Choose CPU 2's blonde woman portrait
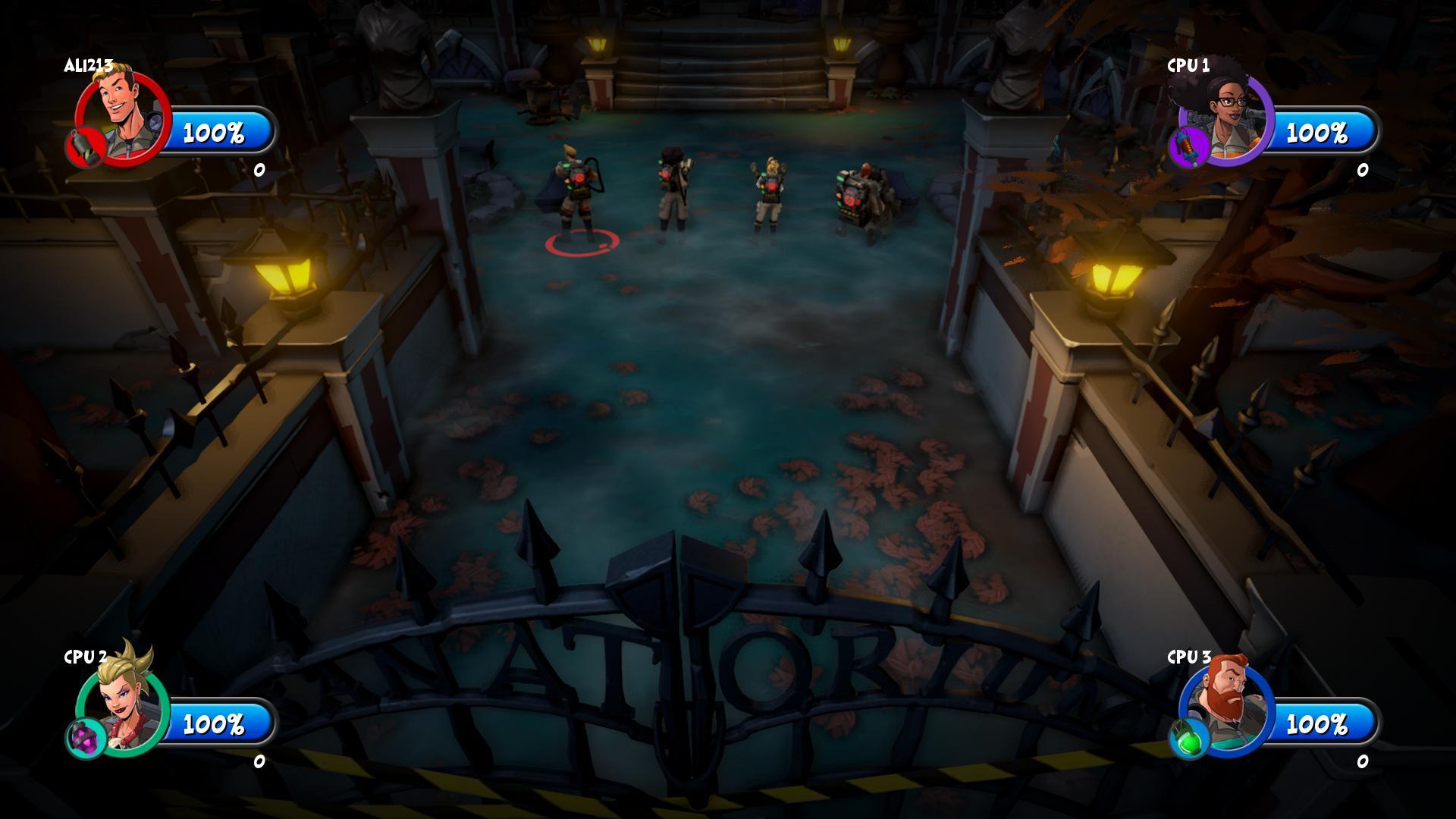The width and height of the screenshot is (1456, 819). pos(125,701)
